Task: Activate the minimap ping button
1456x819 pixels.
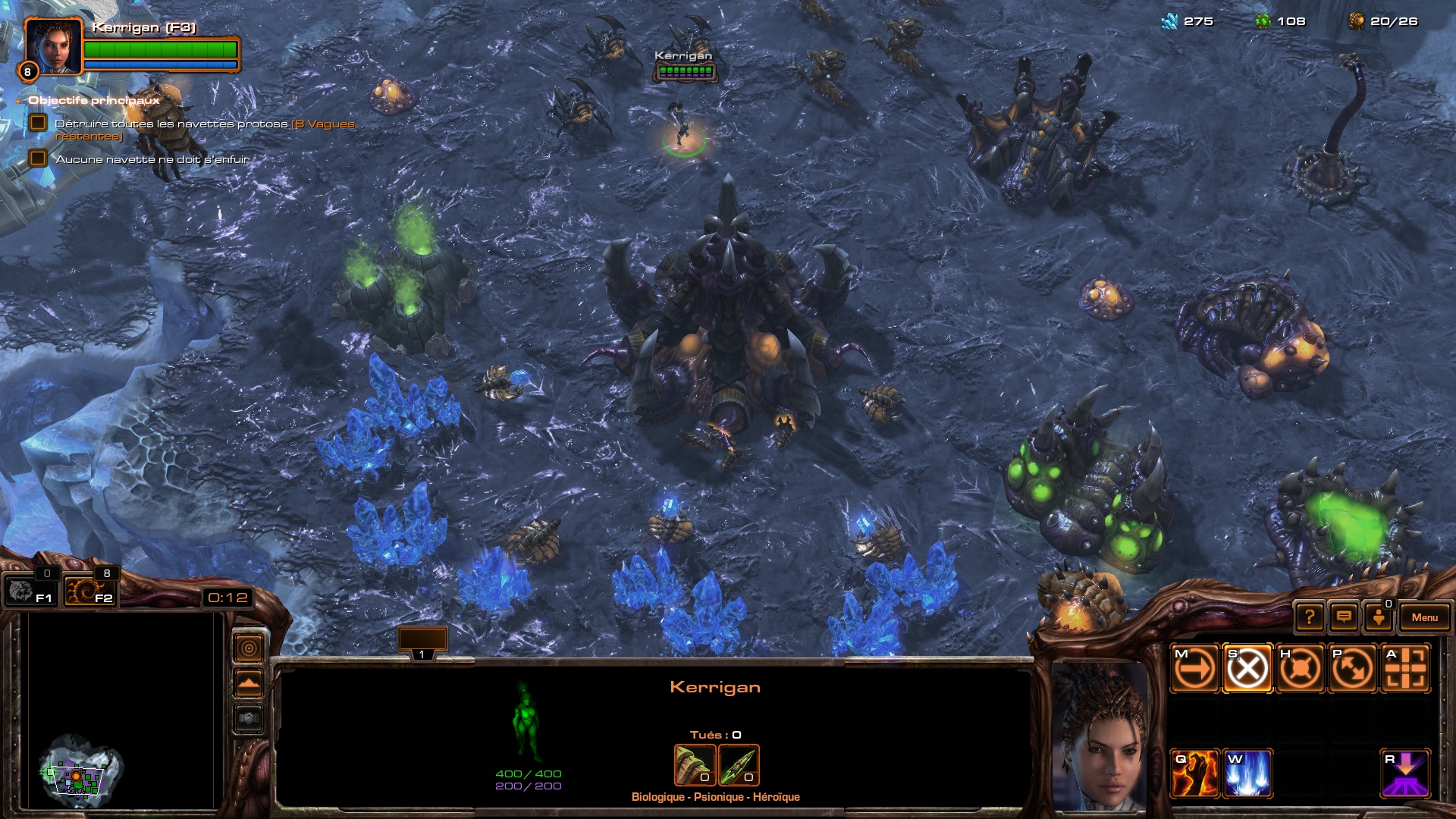Action: [249, 648]
